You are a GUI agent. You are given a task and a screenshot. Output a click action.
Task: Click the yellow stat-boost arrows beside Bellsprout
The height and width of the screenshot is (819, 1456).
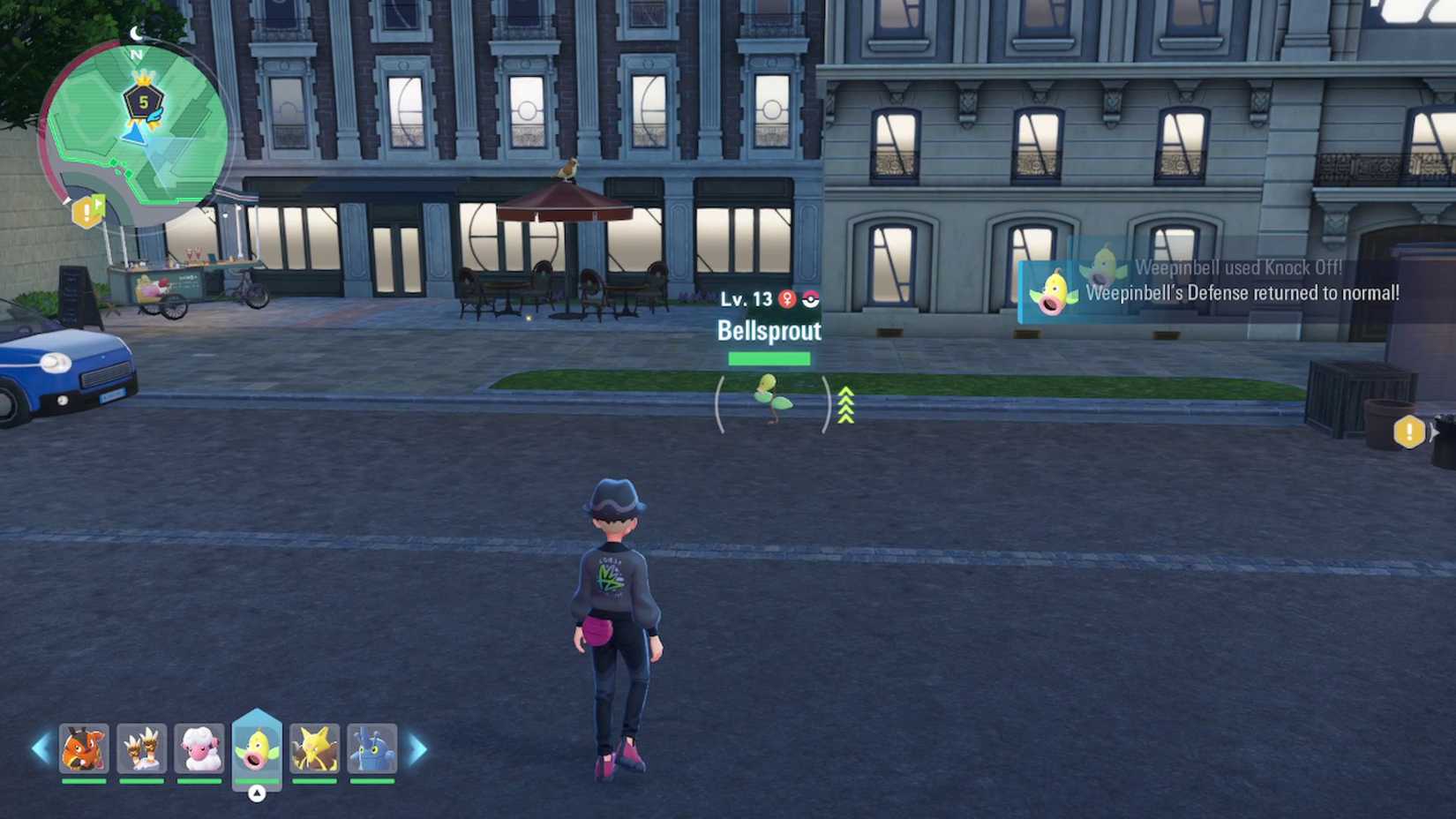844,406
